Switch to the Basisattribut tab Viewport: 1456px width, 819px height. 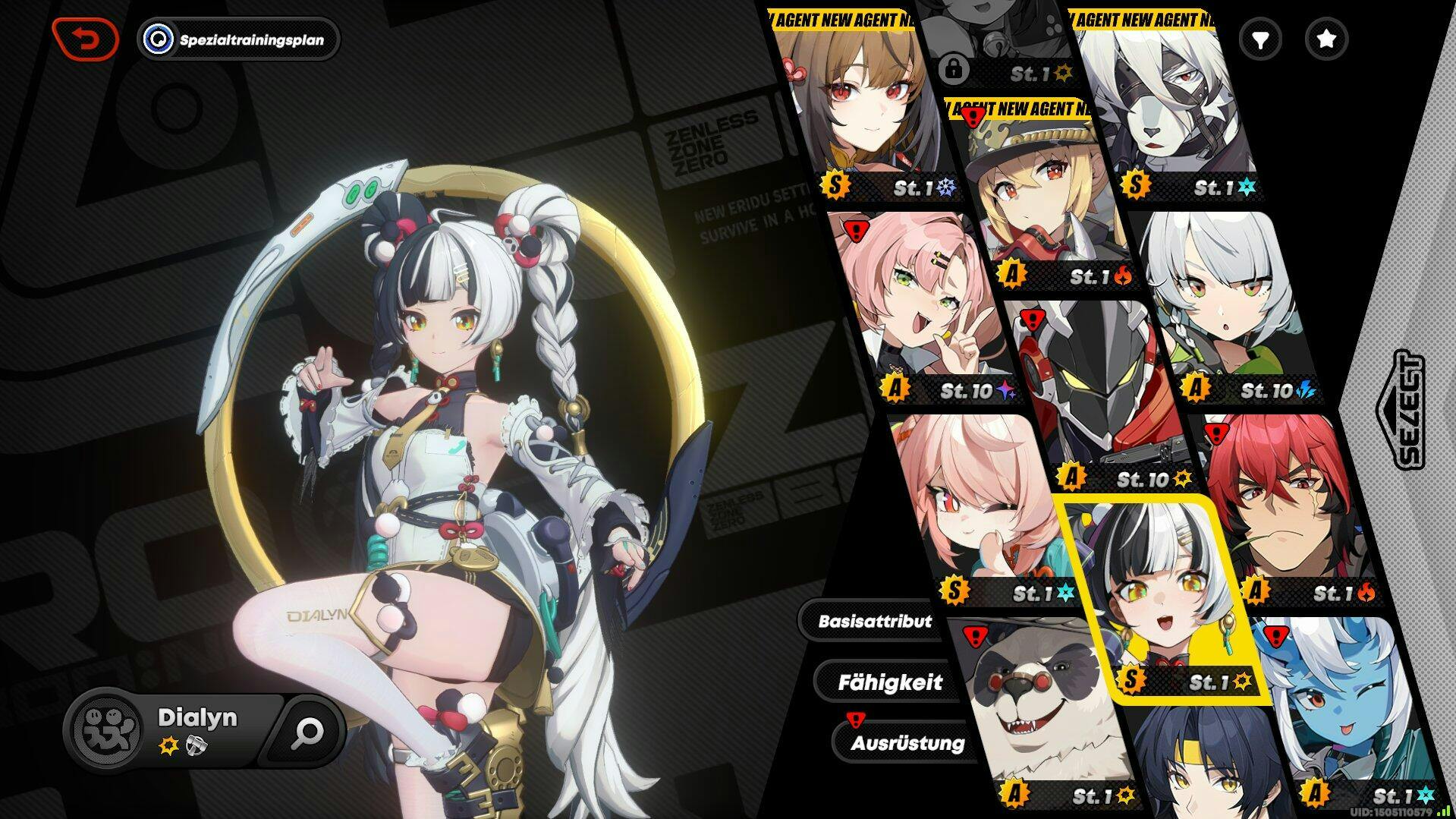point(874,621)
